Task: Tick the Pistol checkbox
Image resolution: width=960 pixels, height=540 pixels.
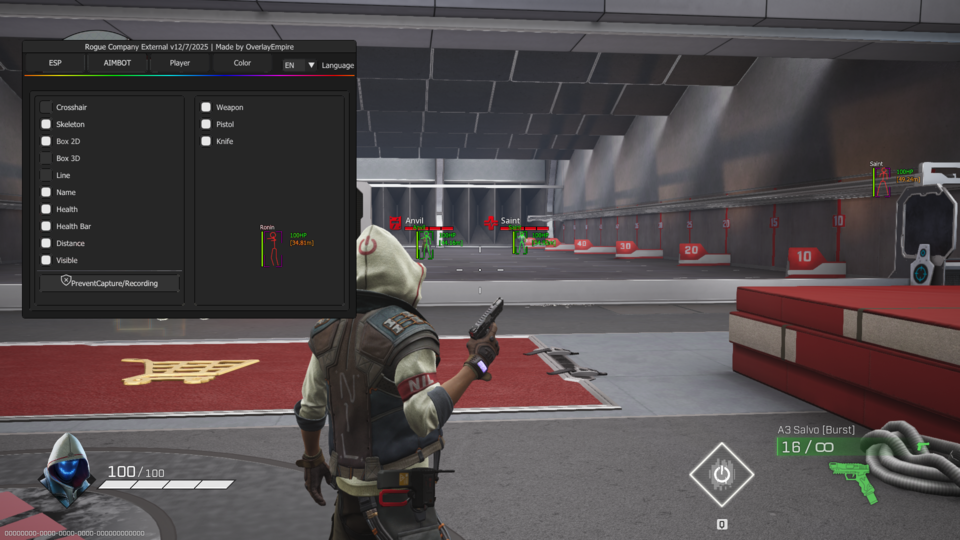Action: click(x=206, y=124)
